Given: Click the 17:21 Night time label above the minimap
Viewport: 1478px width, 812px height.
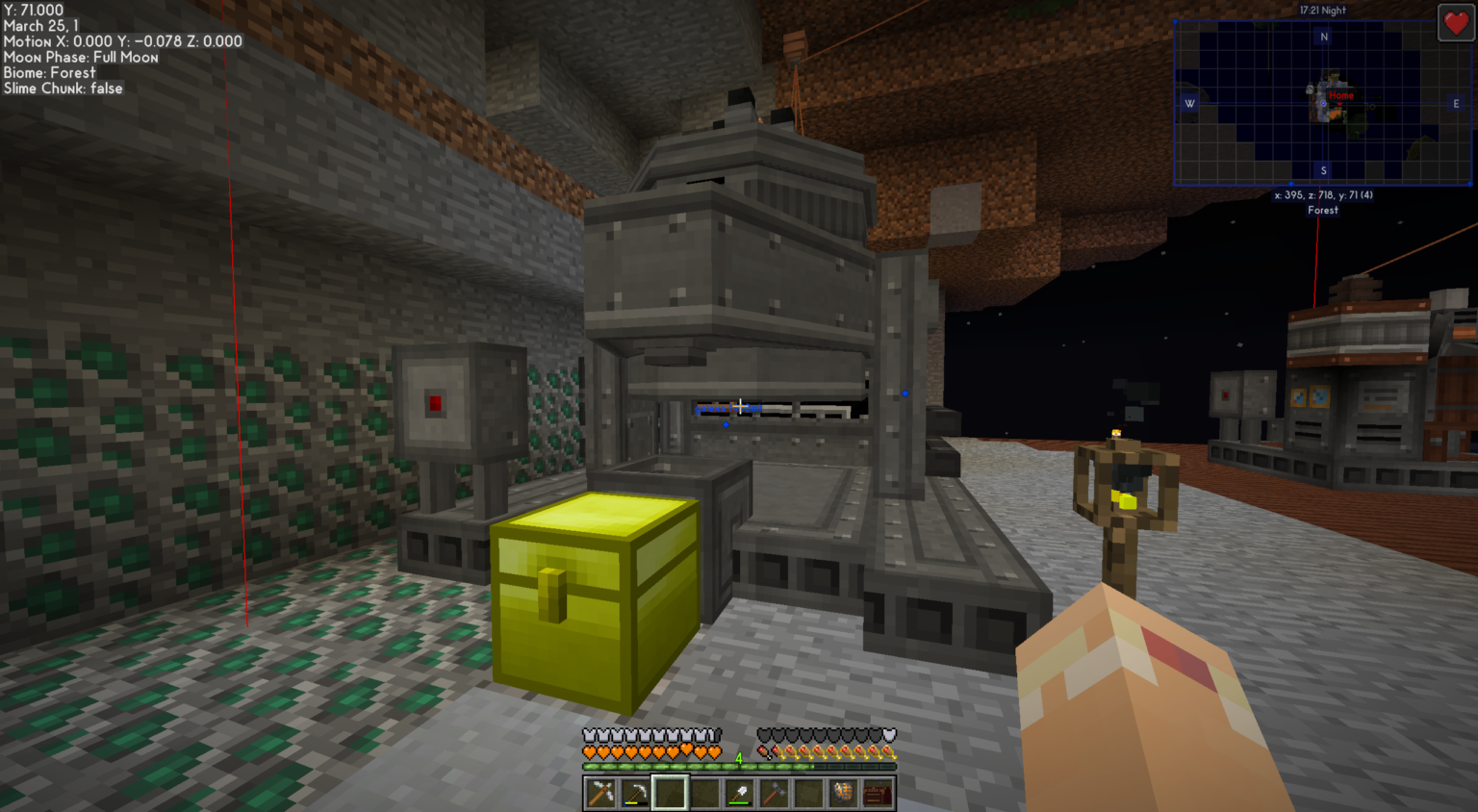Looking at the screenshot, I should tap(1323, 10).
